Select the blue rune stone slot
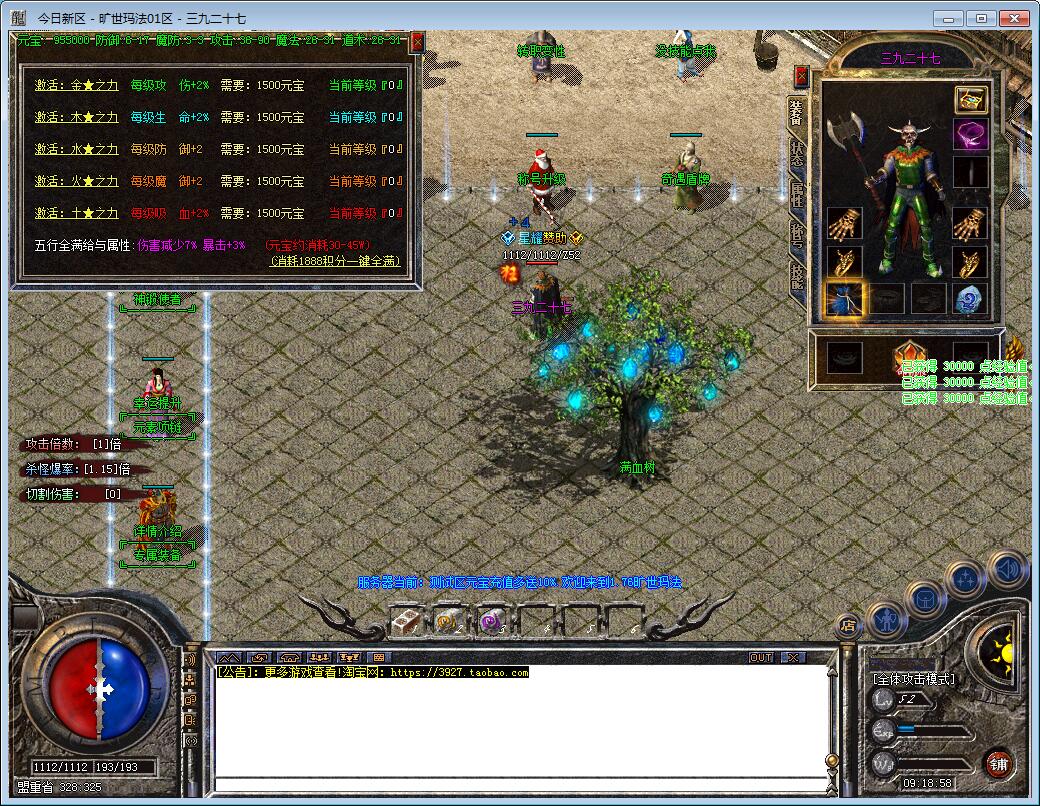Image resolution: width=1040 pixels, height=806 pixels. pos(969,298)
